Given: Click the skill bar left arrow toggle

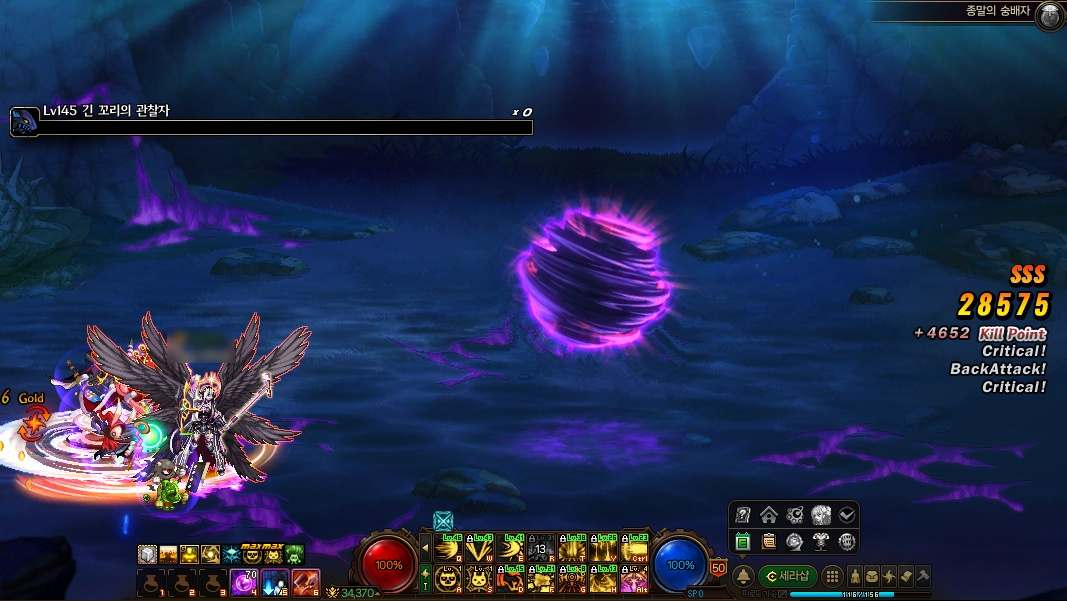Looking at the screenshot, I should pyautogui.click(x=424, y=548).
